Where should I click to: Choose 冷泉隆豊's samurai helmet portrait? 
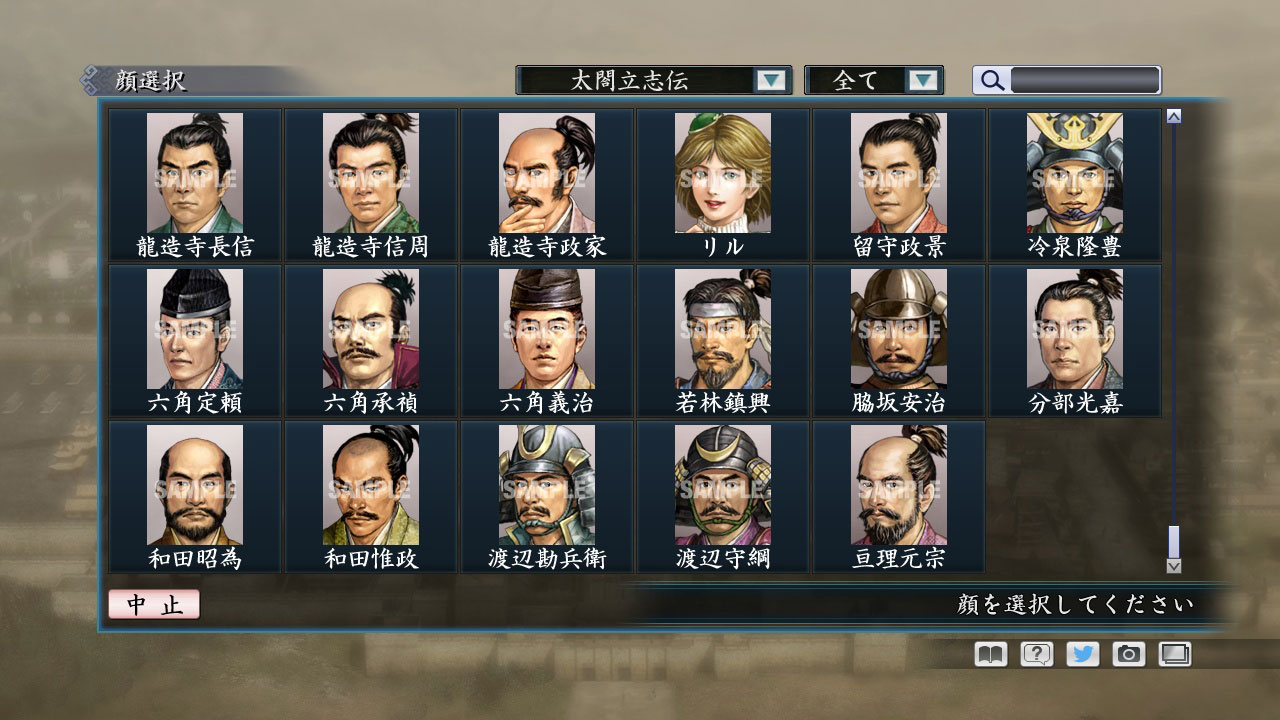tap(1075, 175)
